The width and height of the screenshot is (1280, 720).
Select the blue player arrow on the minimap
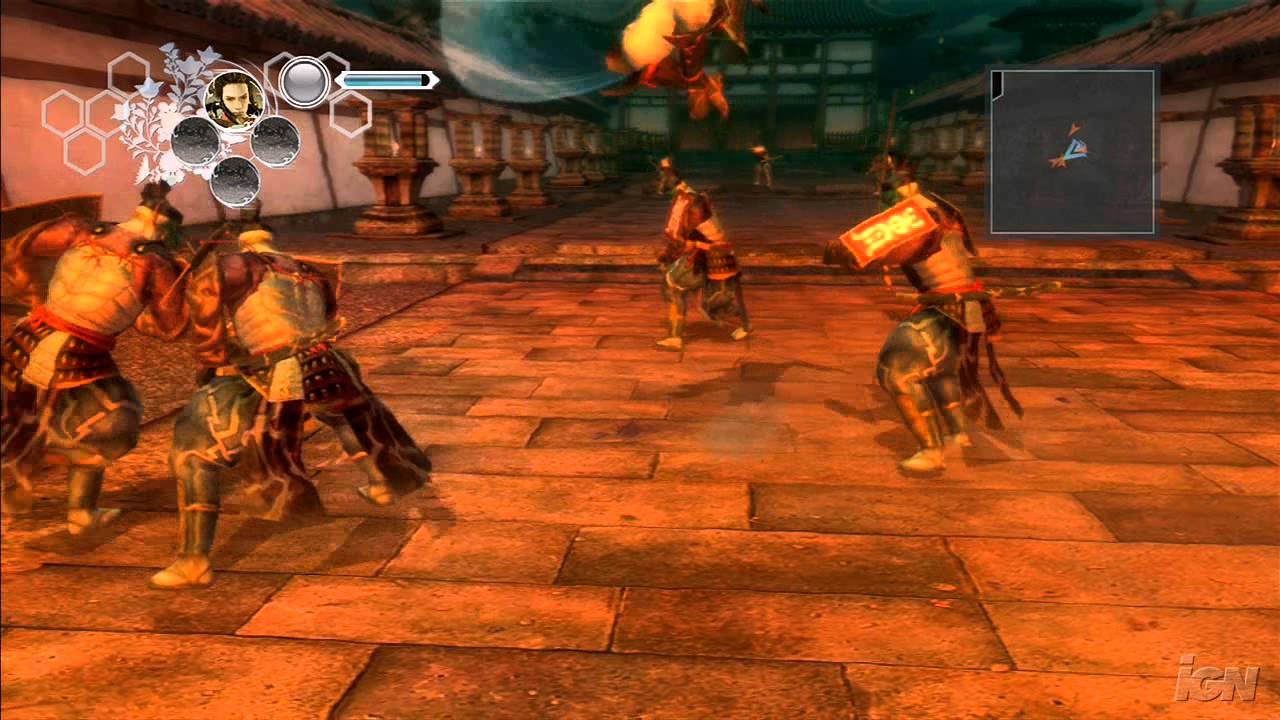click(x=1077, y=149)
